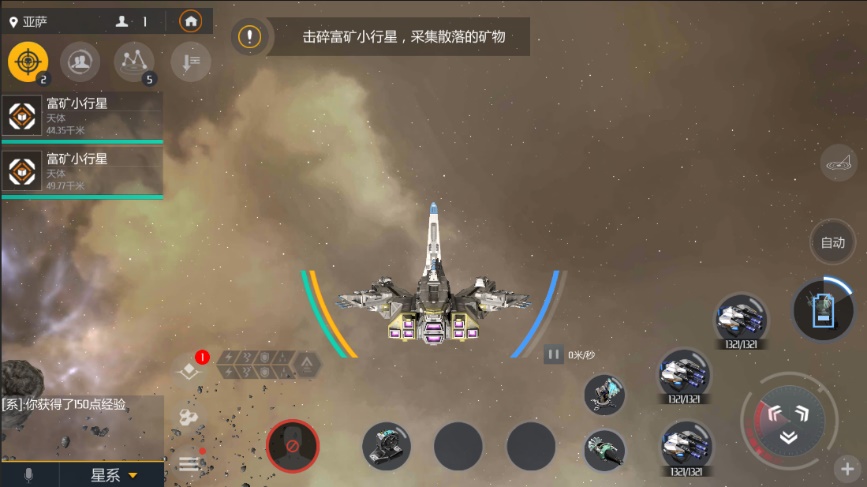
Task: Switch to the fleet members tab
Action: pyautogui.click(x=79, y=63)
